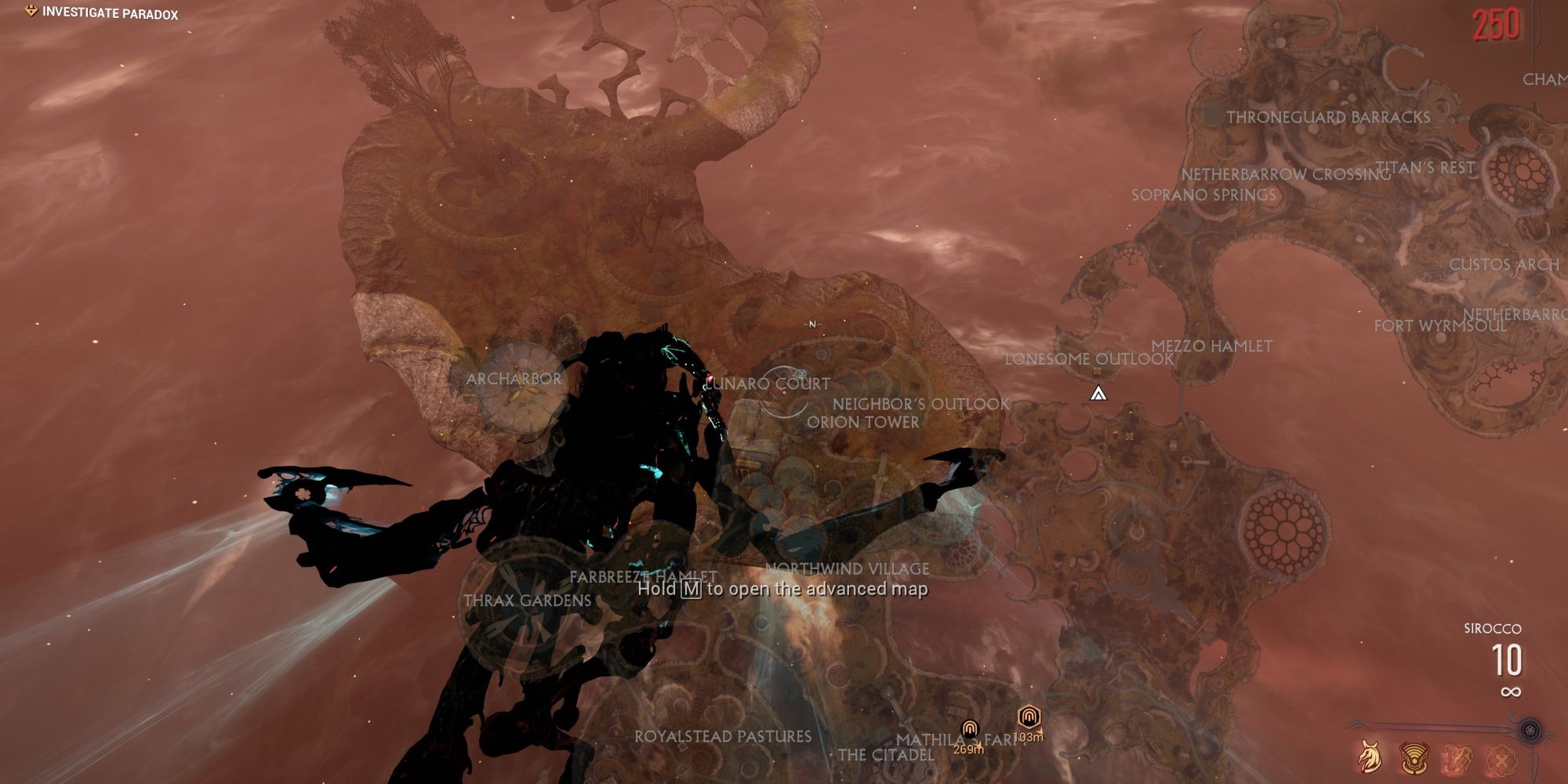
Task: Click the third glowing ability icon near Sirocco
Action: [1458, 757]
